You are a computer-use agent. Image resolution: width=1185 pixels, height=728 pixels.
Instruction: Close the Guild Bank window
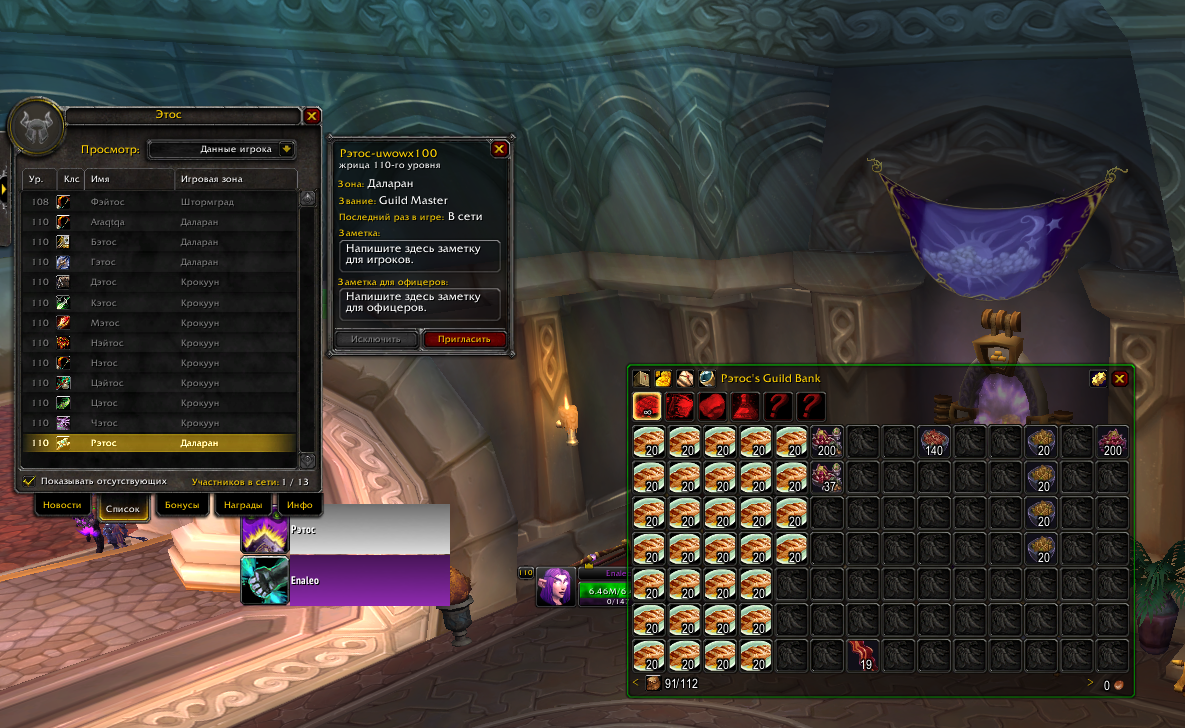(1120, 378)
